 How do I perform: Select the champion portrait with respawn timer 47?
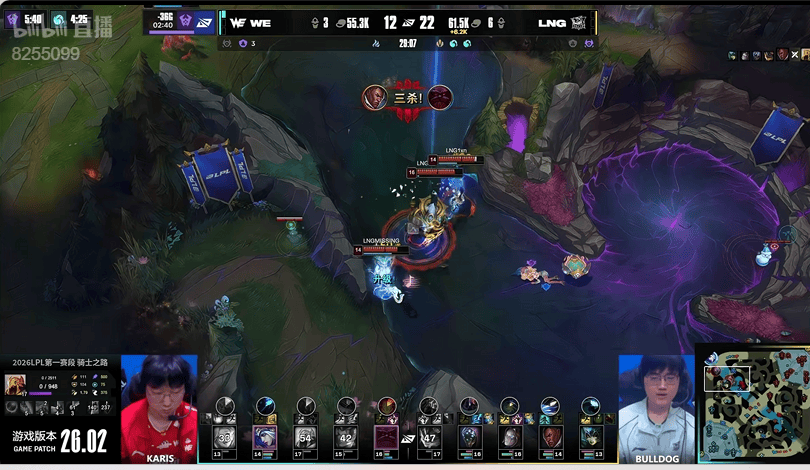(429, 437)
